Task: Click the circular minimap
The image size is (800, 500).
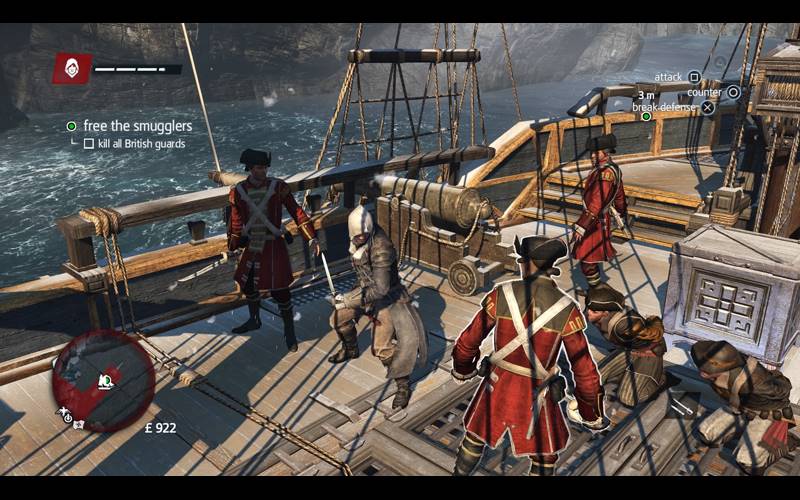Action: (x=103, y=379)
